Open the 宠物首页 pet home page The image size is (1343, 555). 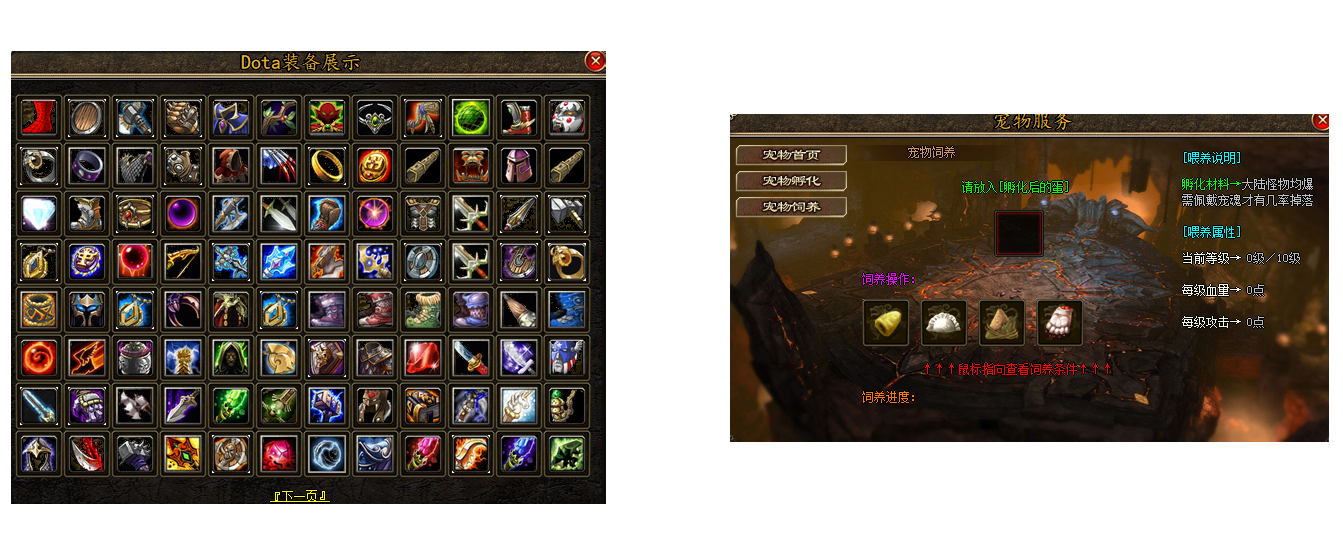click(x=791, y=155)
